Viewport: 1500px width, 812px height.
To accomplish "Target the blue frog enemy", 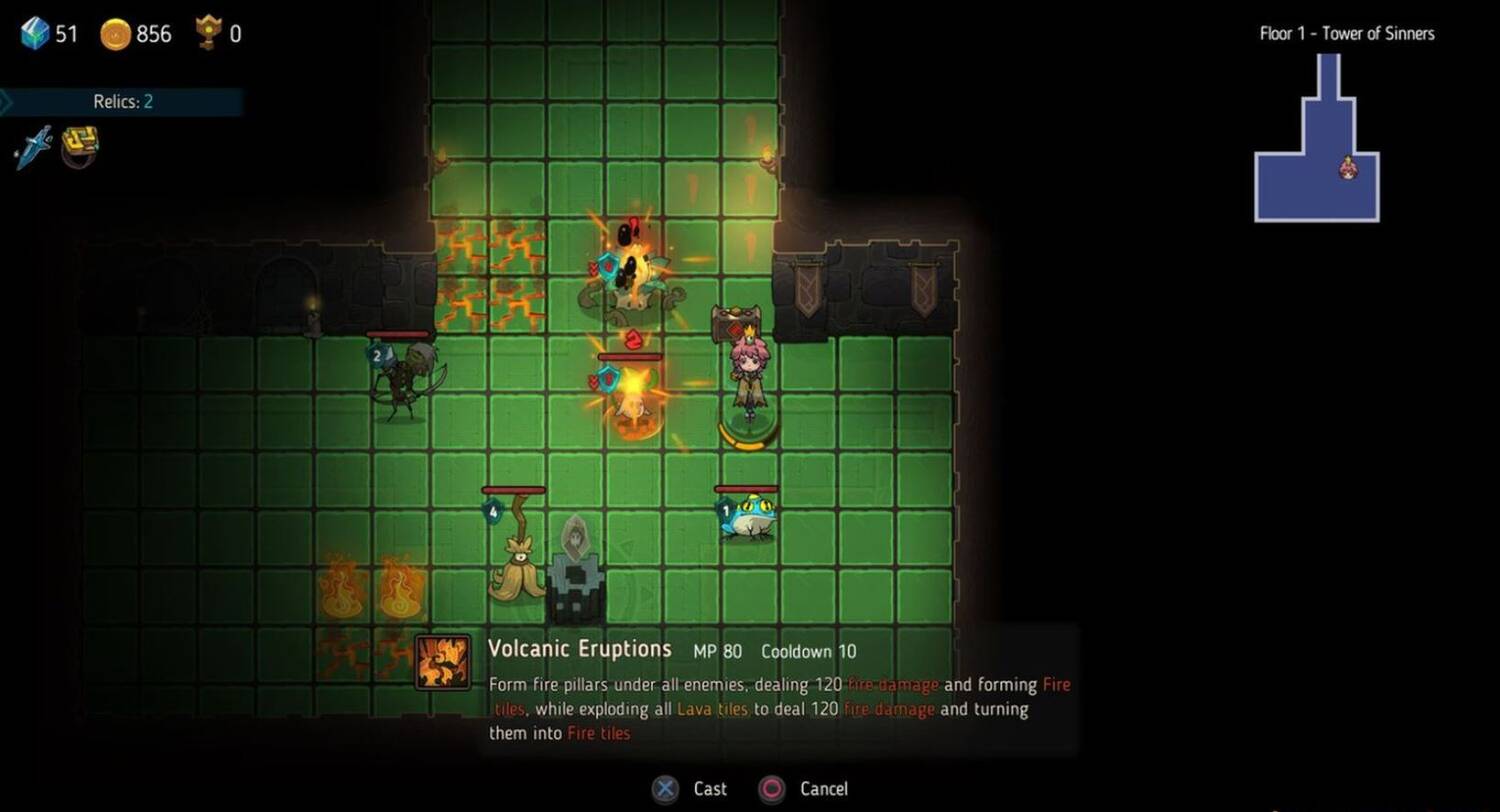I will click(x=746, y=520).
